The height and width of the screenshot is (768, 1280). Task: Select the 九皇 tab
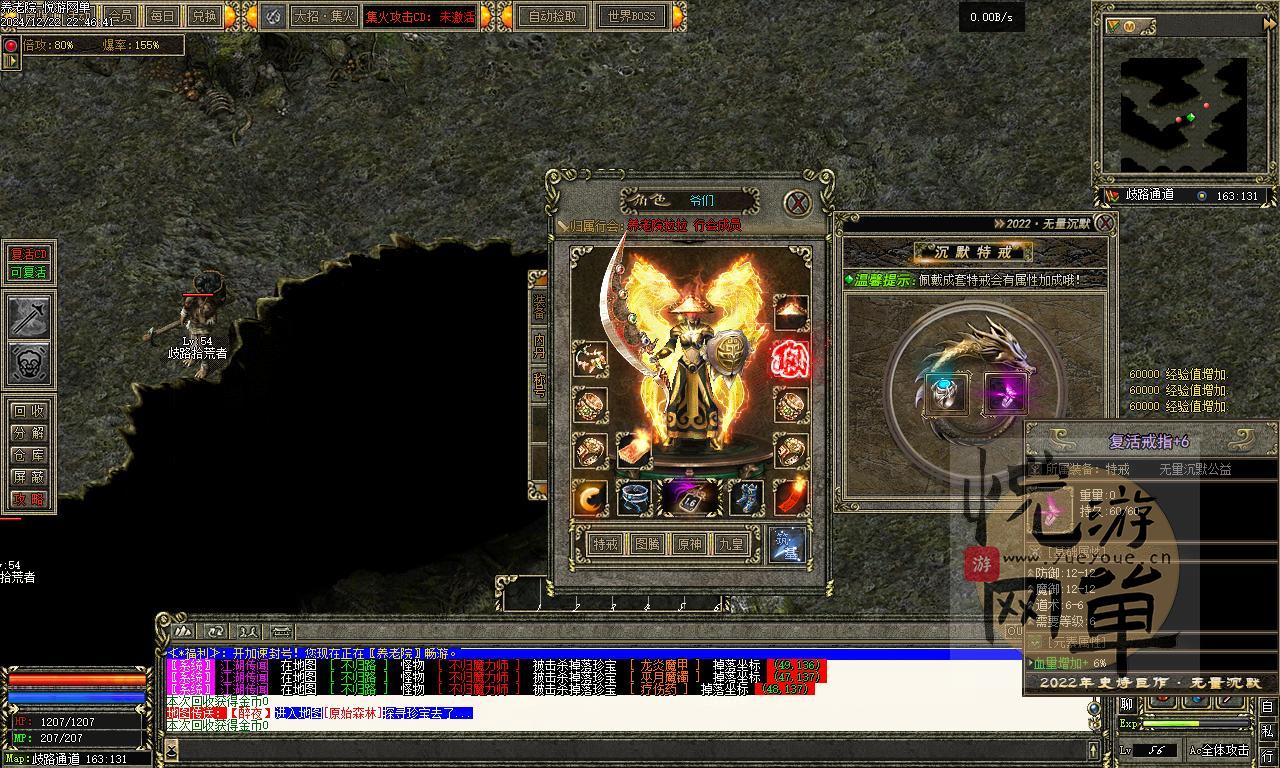click(x=731, y=544)
